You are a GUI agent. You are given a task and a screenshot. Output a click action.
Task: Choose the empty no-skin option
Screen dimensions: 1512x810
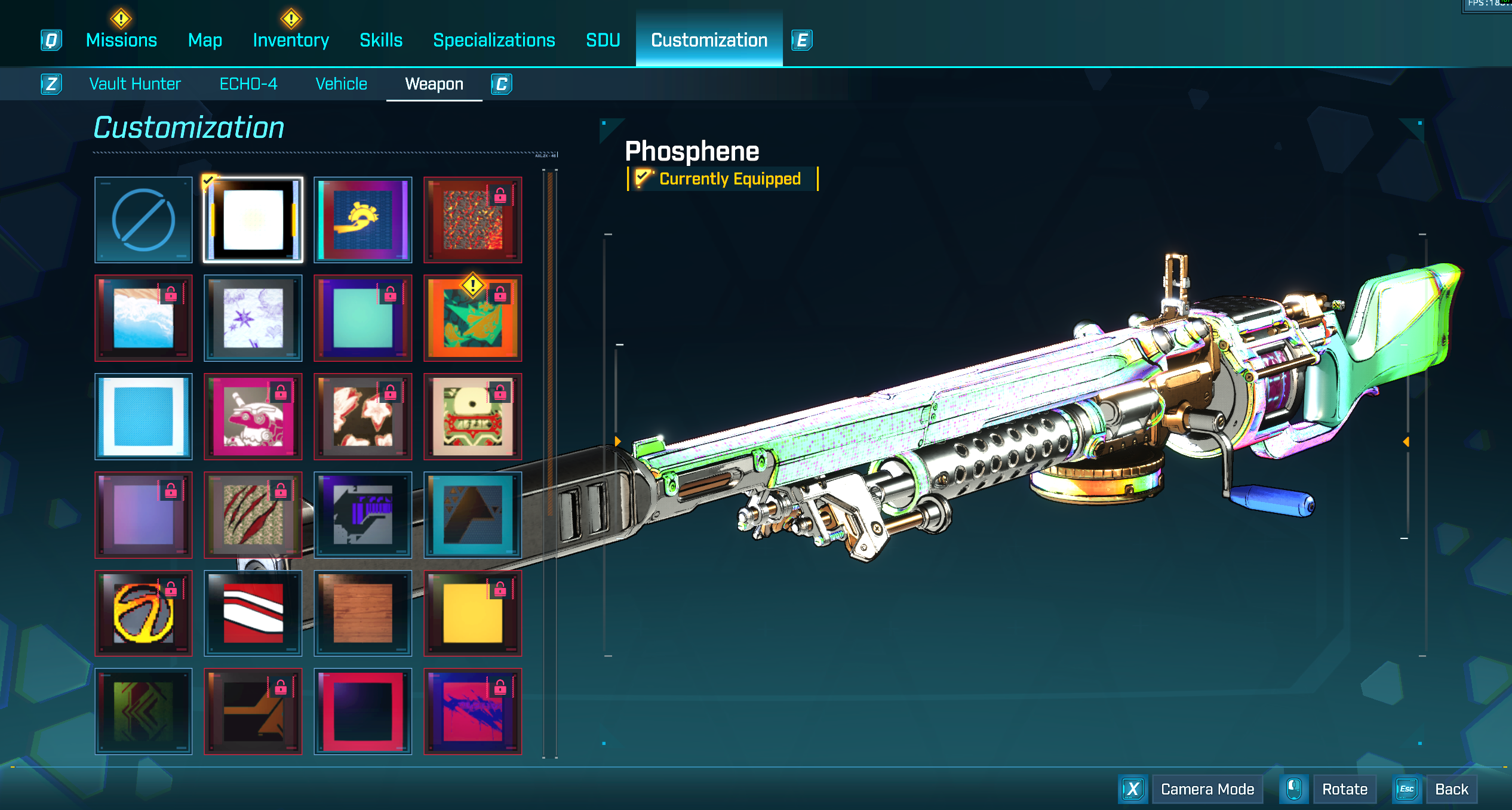point(143,220)
